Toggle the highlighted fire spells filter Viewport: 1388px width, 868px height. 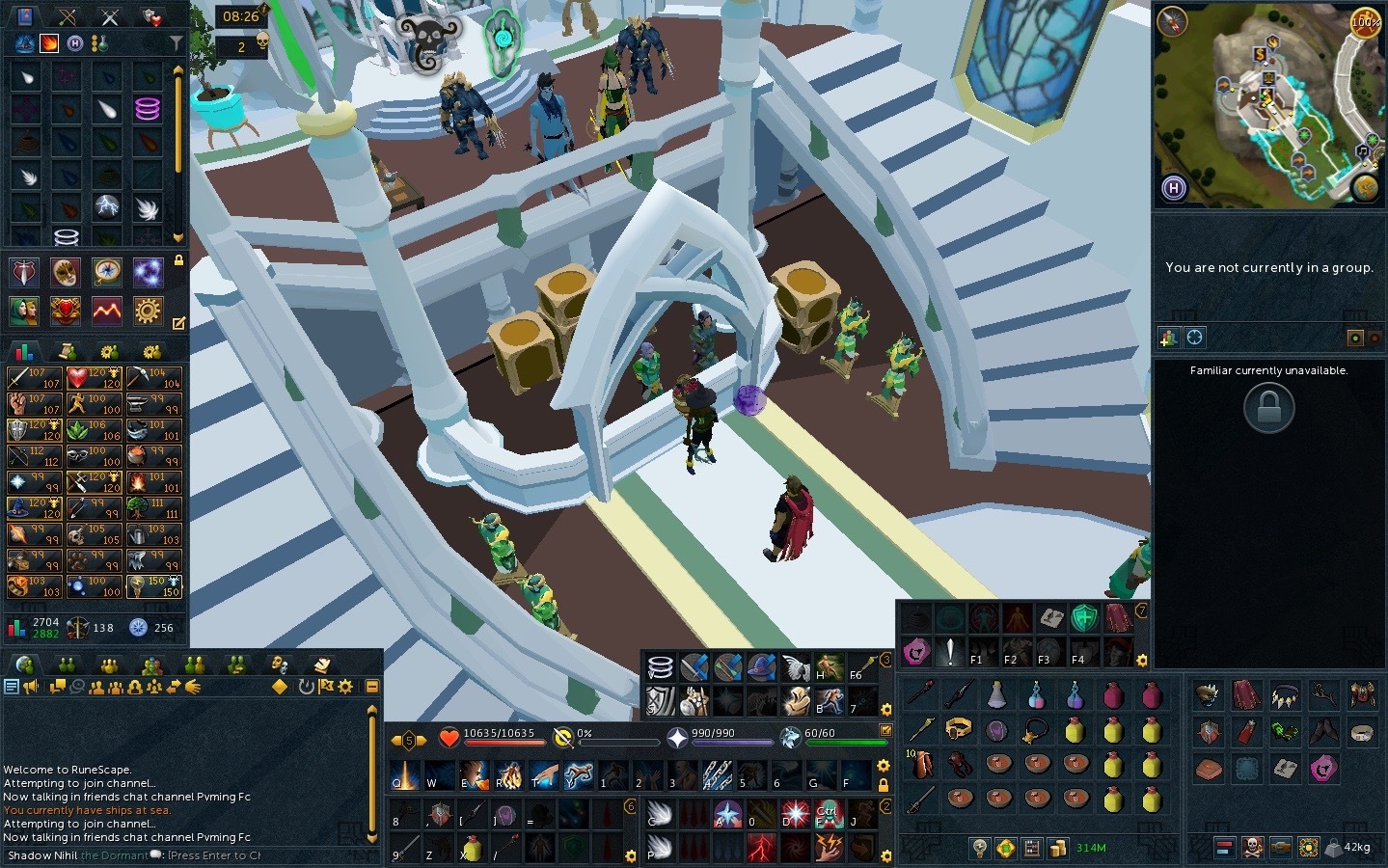(49, 42)
